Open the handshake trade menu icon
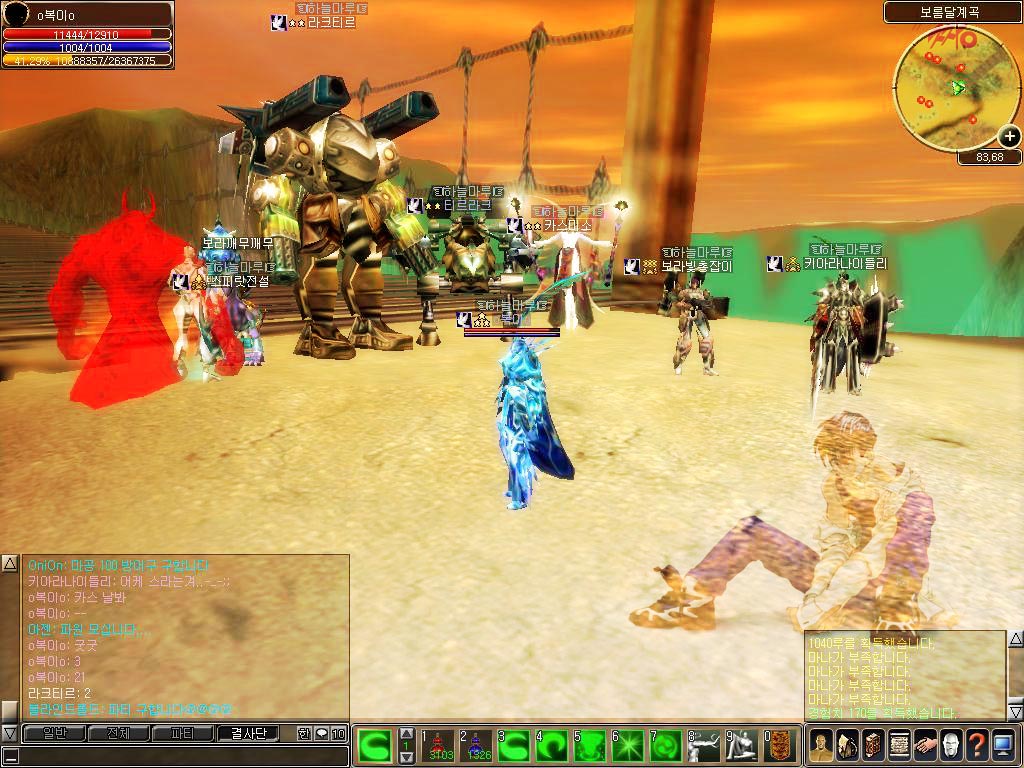This screenshot has height=768, width=1024. 925,746
